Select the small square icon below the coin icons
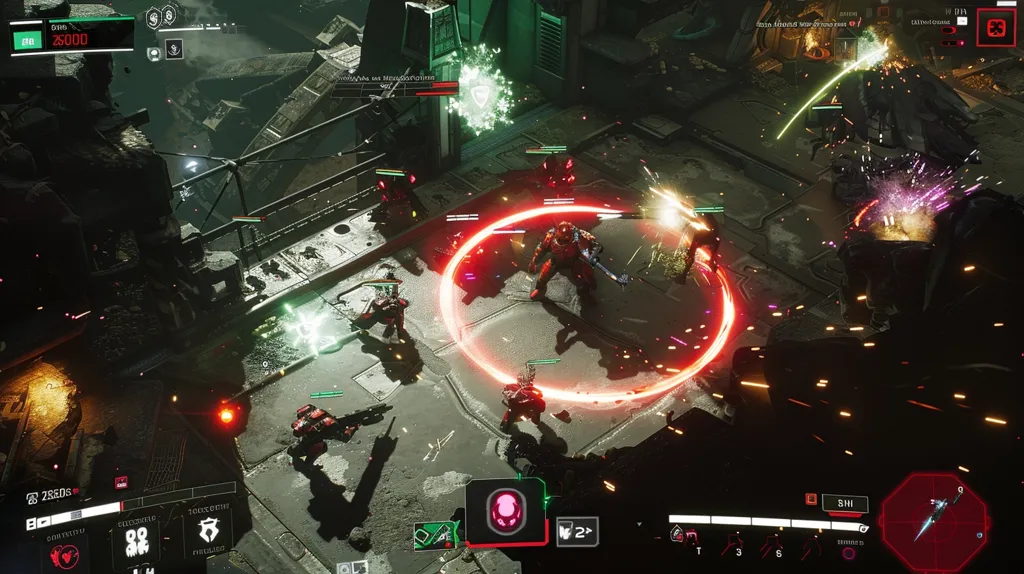The height and width of the screenshot is (574, 1024). click(x=174, y=49)
